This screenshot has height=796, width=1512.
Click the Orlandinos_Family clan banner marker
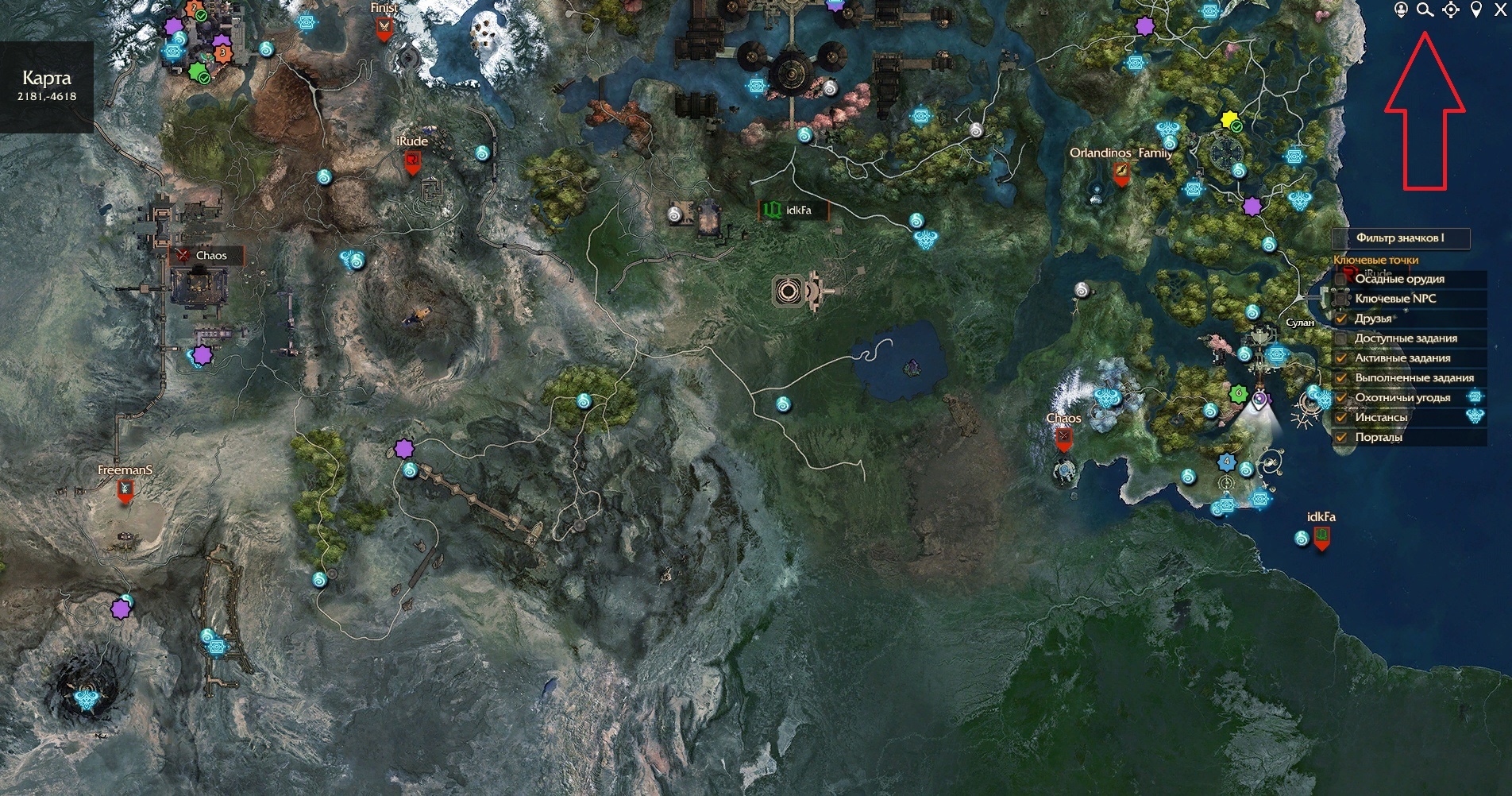tap(1120, 172)
